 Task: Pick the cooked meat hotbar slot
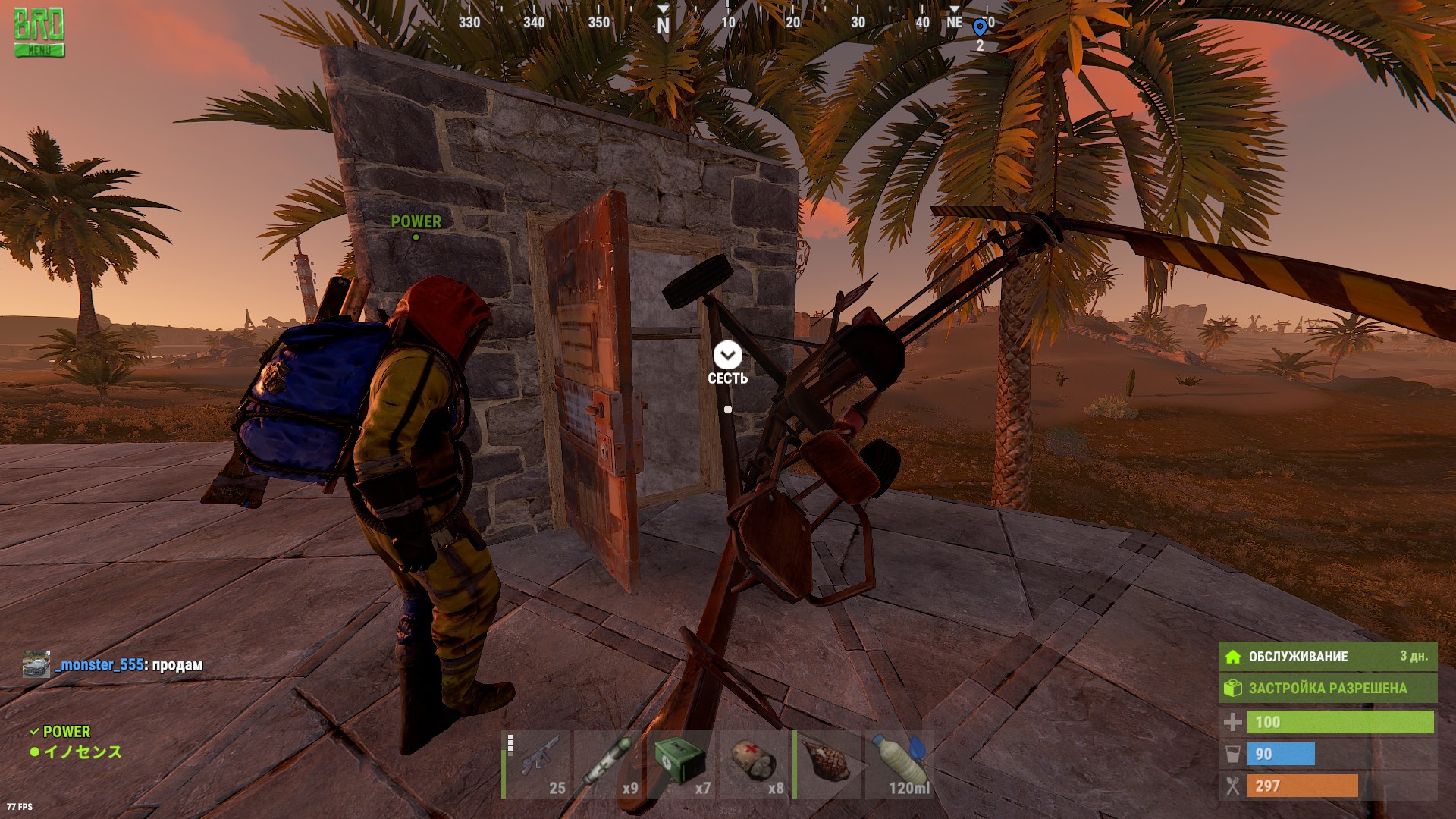(830, 764)
